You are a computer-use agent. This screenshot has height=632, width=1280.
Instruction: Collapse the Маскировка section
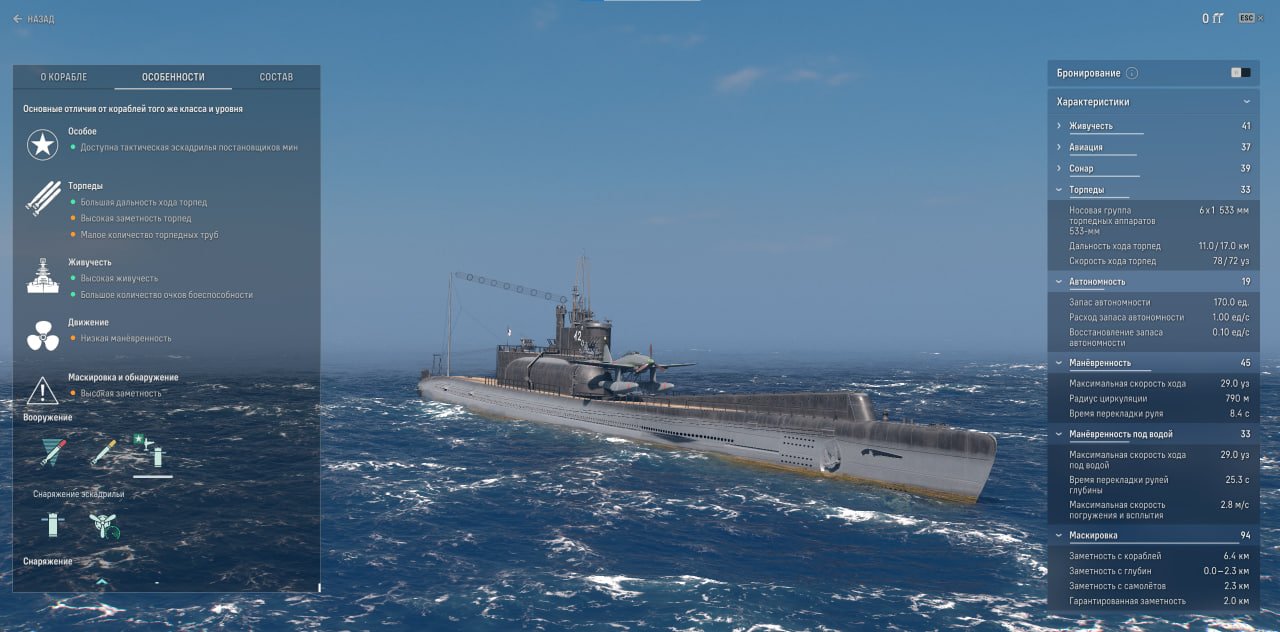[x=1093, y=536]
